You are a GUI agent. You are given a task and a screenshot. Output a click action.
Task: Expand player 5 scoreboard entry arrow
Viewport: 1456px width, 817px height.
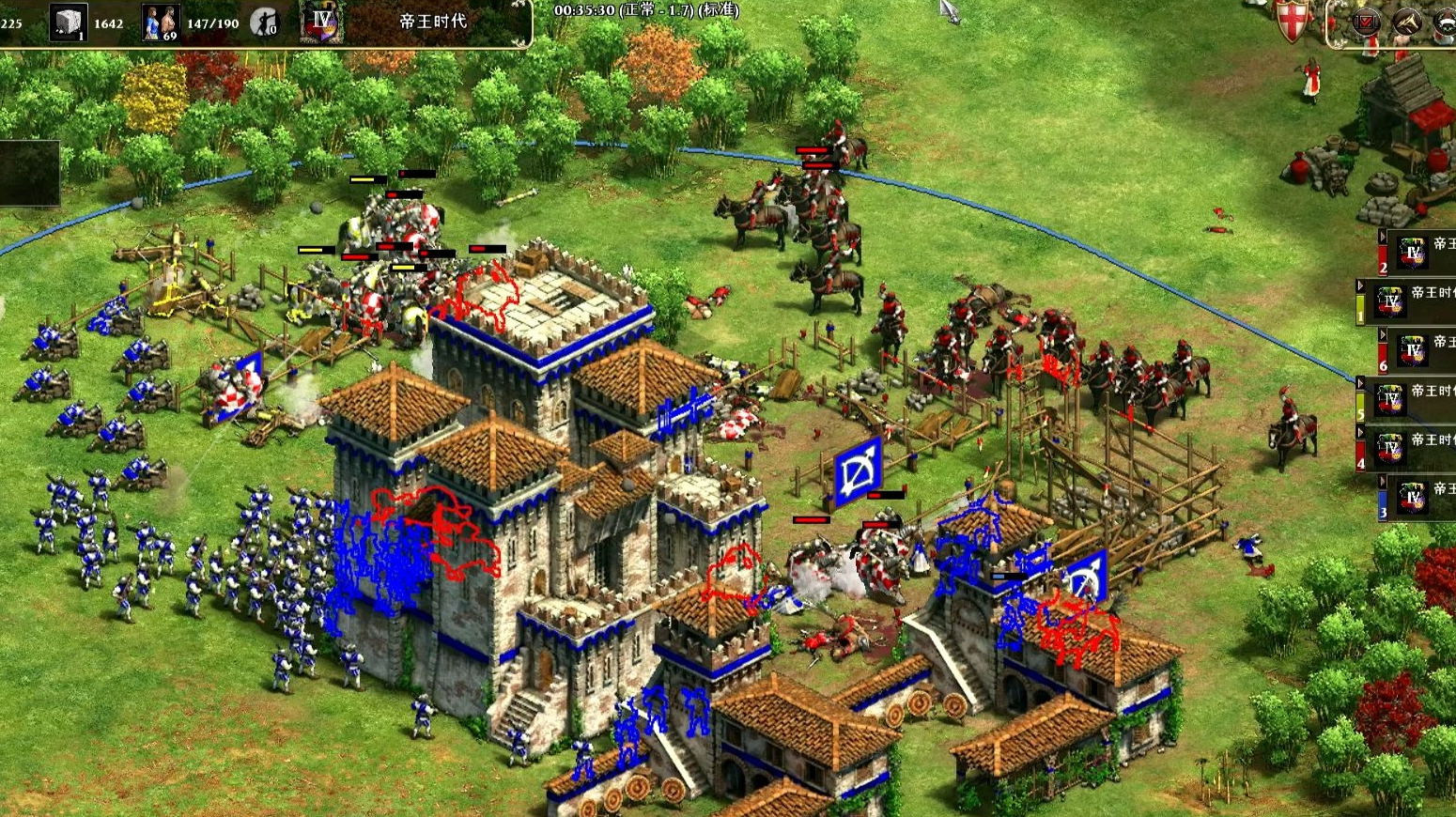tap(1361, 383)
